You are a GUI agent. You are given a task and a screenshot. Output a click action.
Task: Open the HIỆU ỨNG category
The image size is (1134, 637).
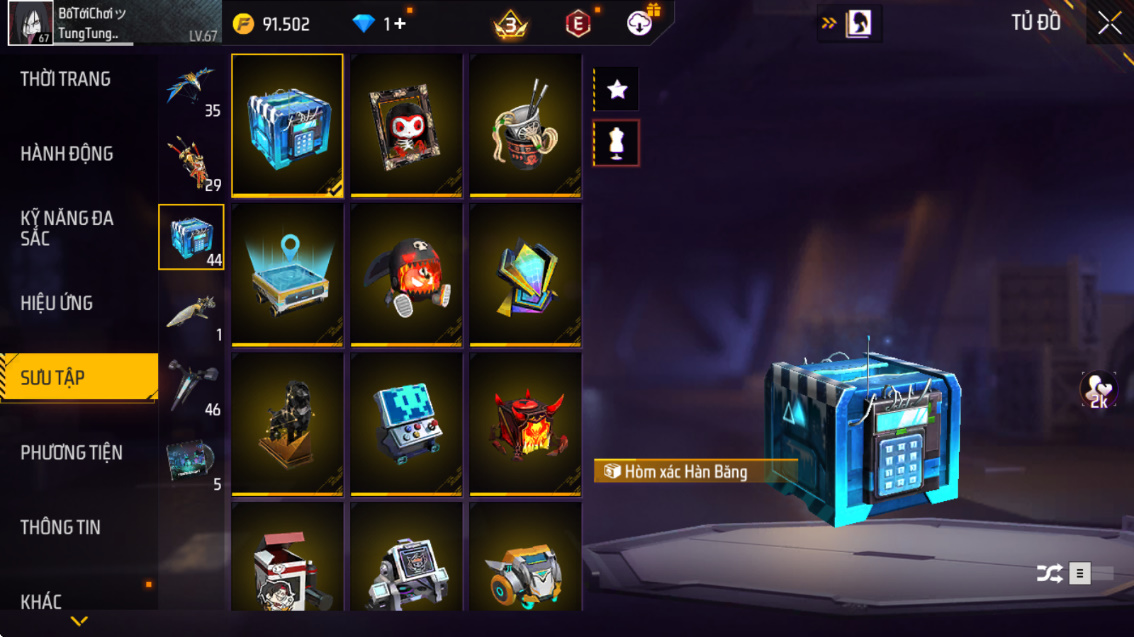[57, 303]
